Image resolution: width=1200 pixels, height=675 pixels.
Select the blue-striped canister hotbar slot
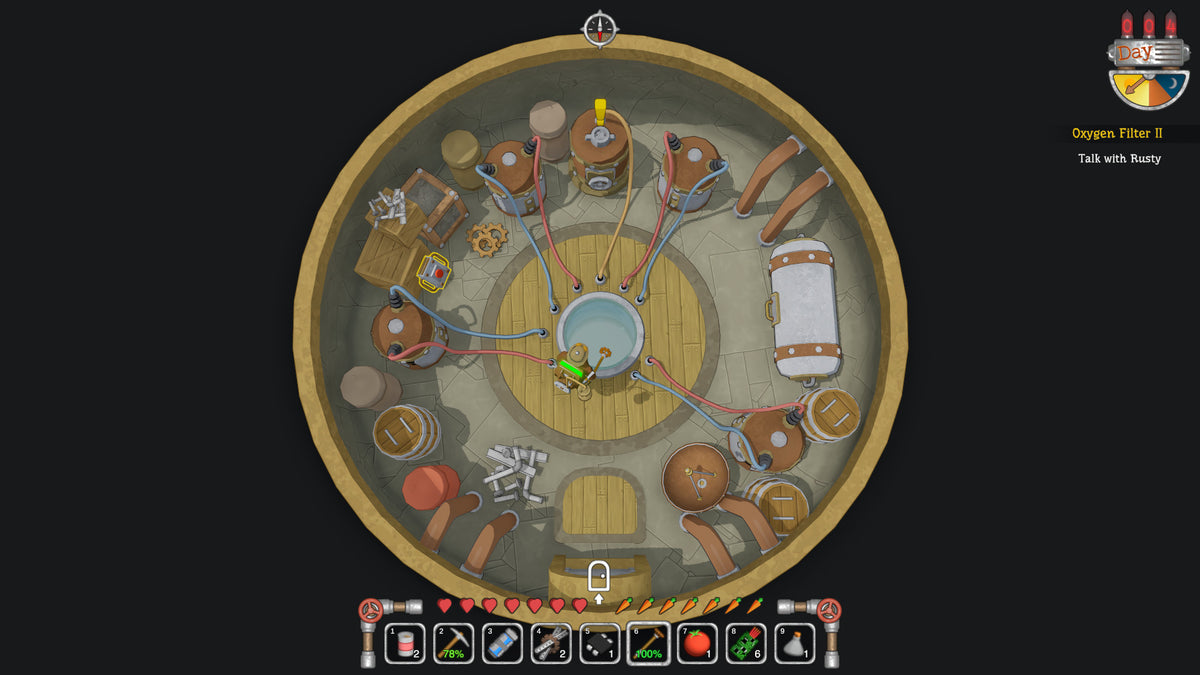[502, 643]
